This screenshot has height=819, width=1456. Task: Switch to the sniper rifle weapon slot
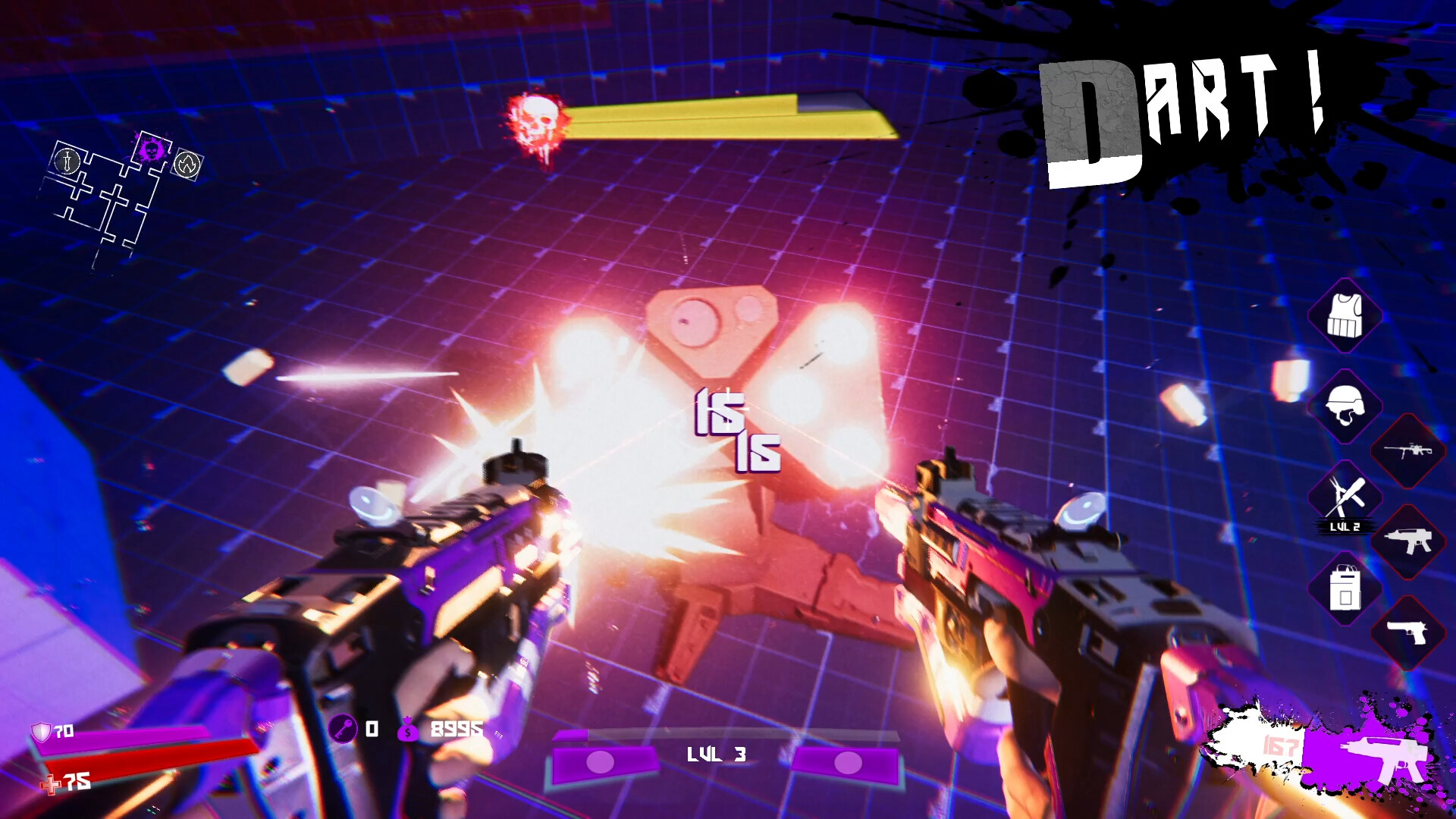point(1407,451)
